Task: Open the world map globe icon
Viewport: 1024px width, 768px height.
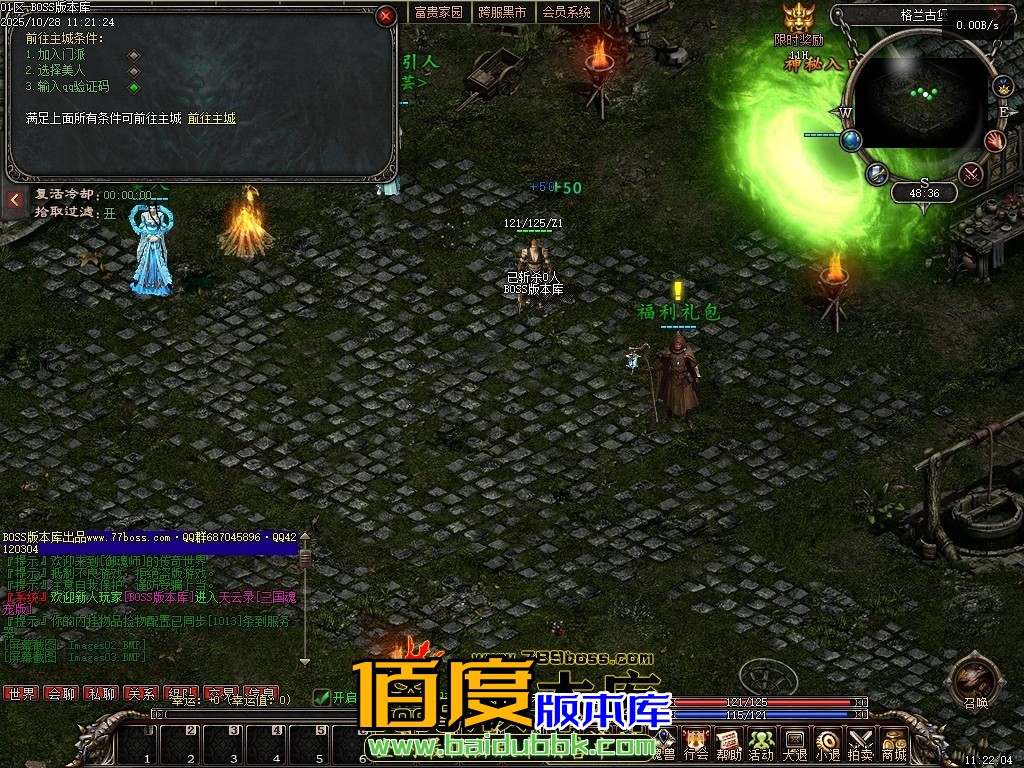Action: pyautogui.click(x=851, y=141)
